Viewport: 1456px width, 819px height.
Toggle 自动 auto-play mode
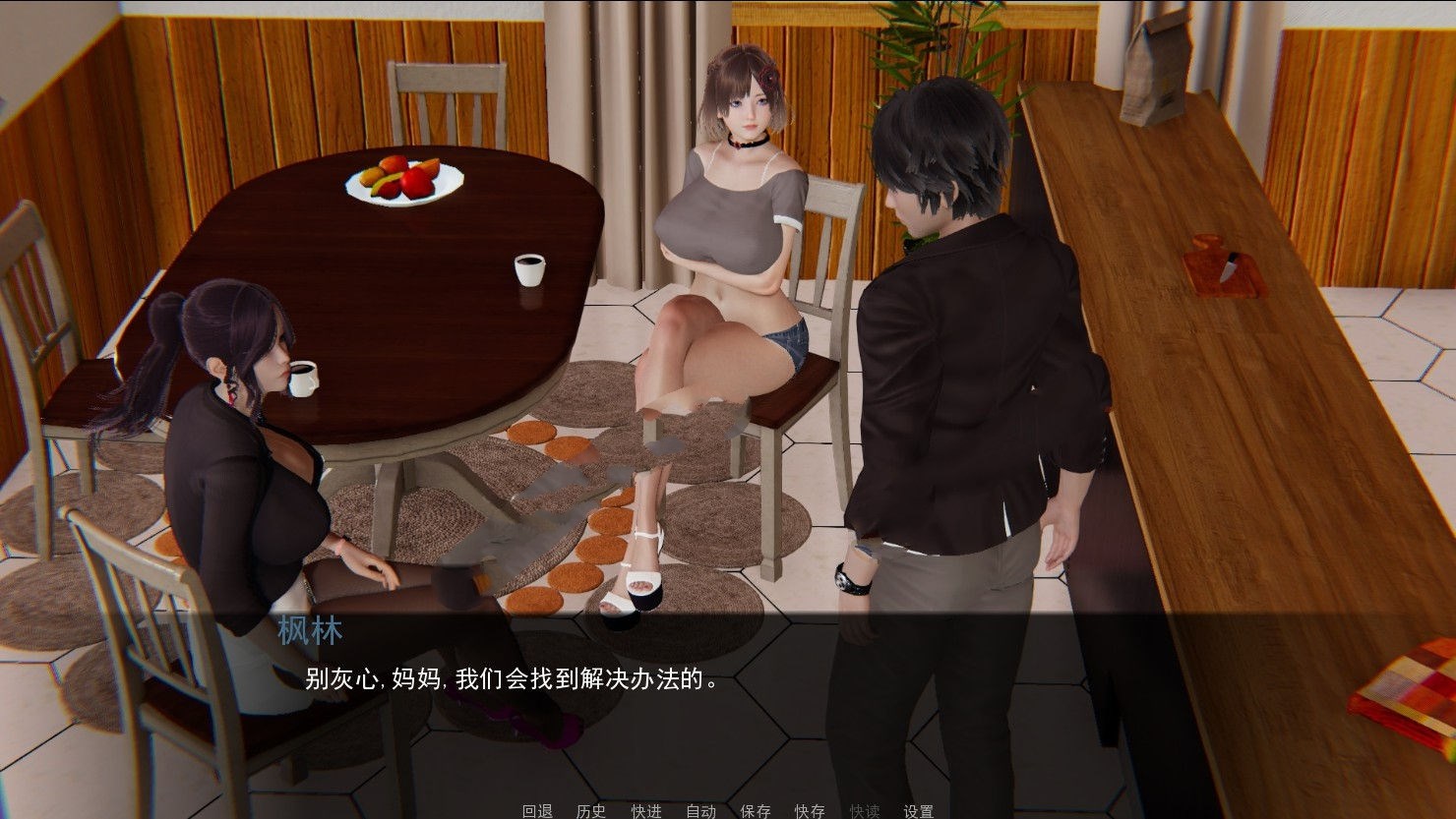point(699,812)
